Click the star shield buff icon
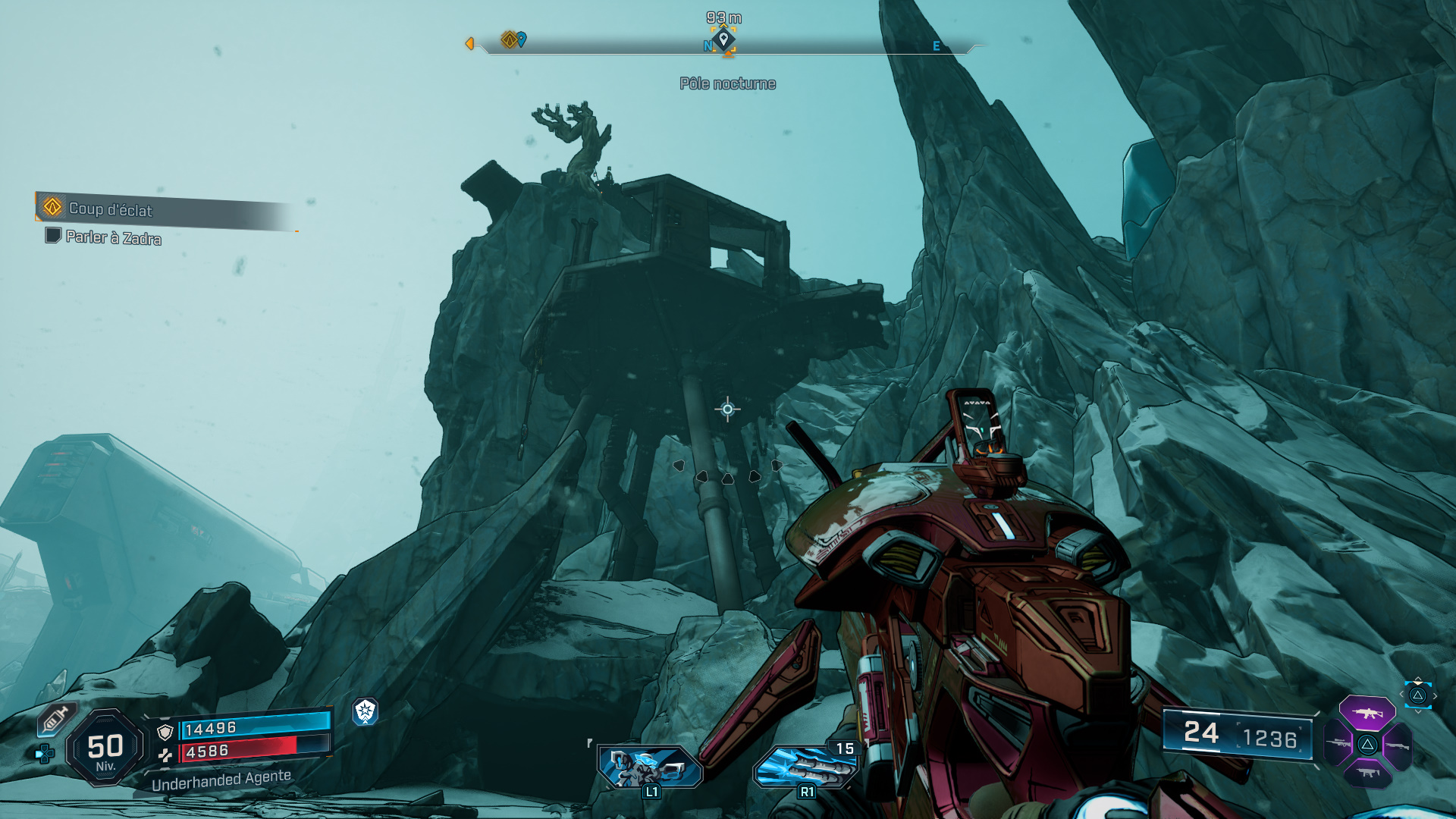The width and height of the screenshot is (1456, 819). [x=366, y=711]
